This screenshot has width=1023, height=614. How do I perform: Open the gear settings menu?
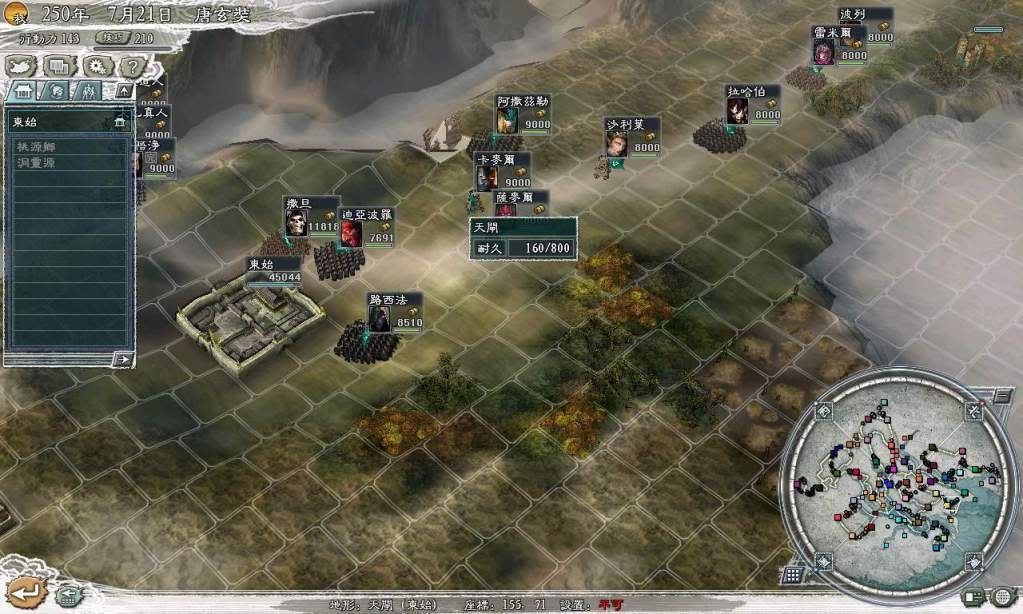pos(96,66)
